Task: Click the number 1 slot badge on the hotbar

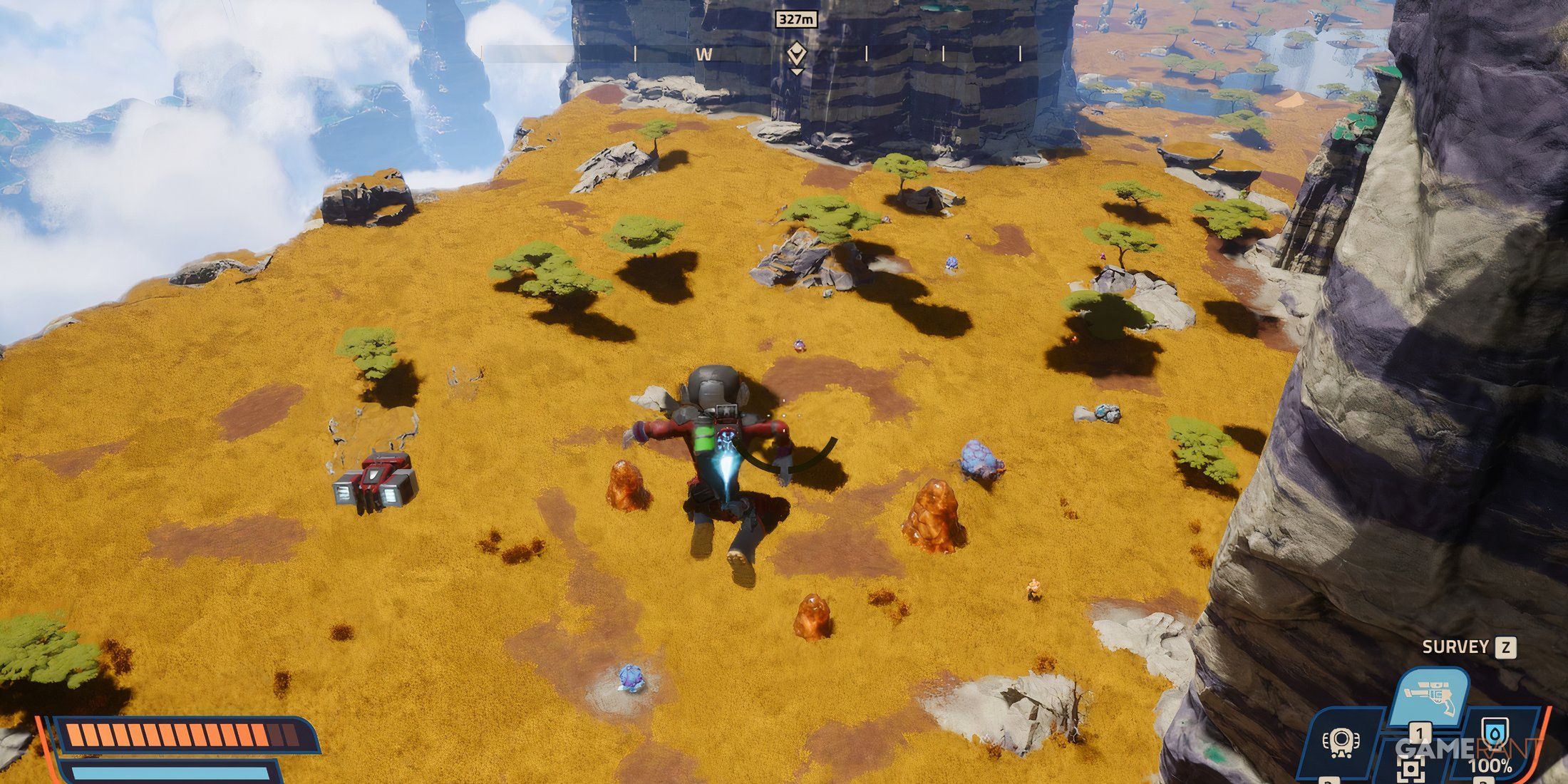Action: tap(1420, 732)
